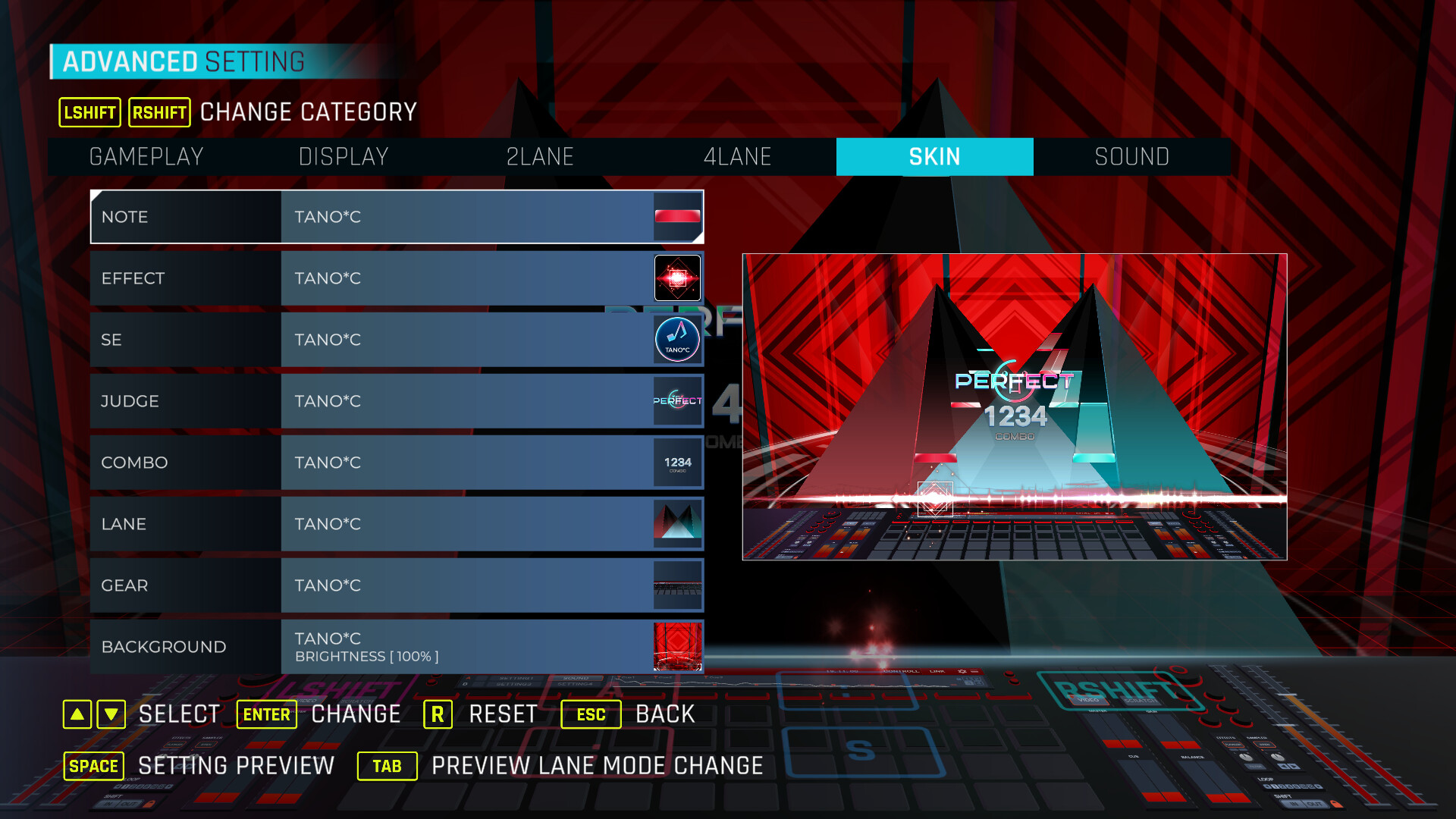Viewport: 1456px width, 819px height.
Task: Click the red background skin icon
Action: (677, 647)
